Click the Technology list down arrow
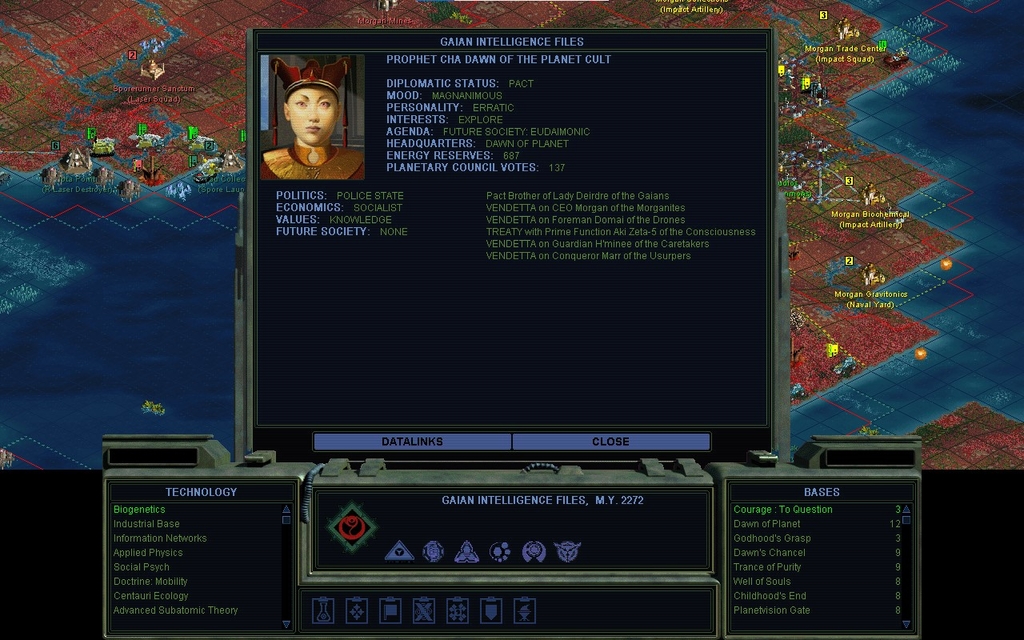 (286, 624)
